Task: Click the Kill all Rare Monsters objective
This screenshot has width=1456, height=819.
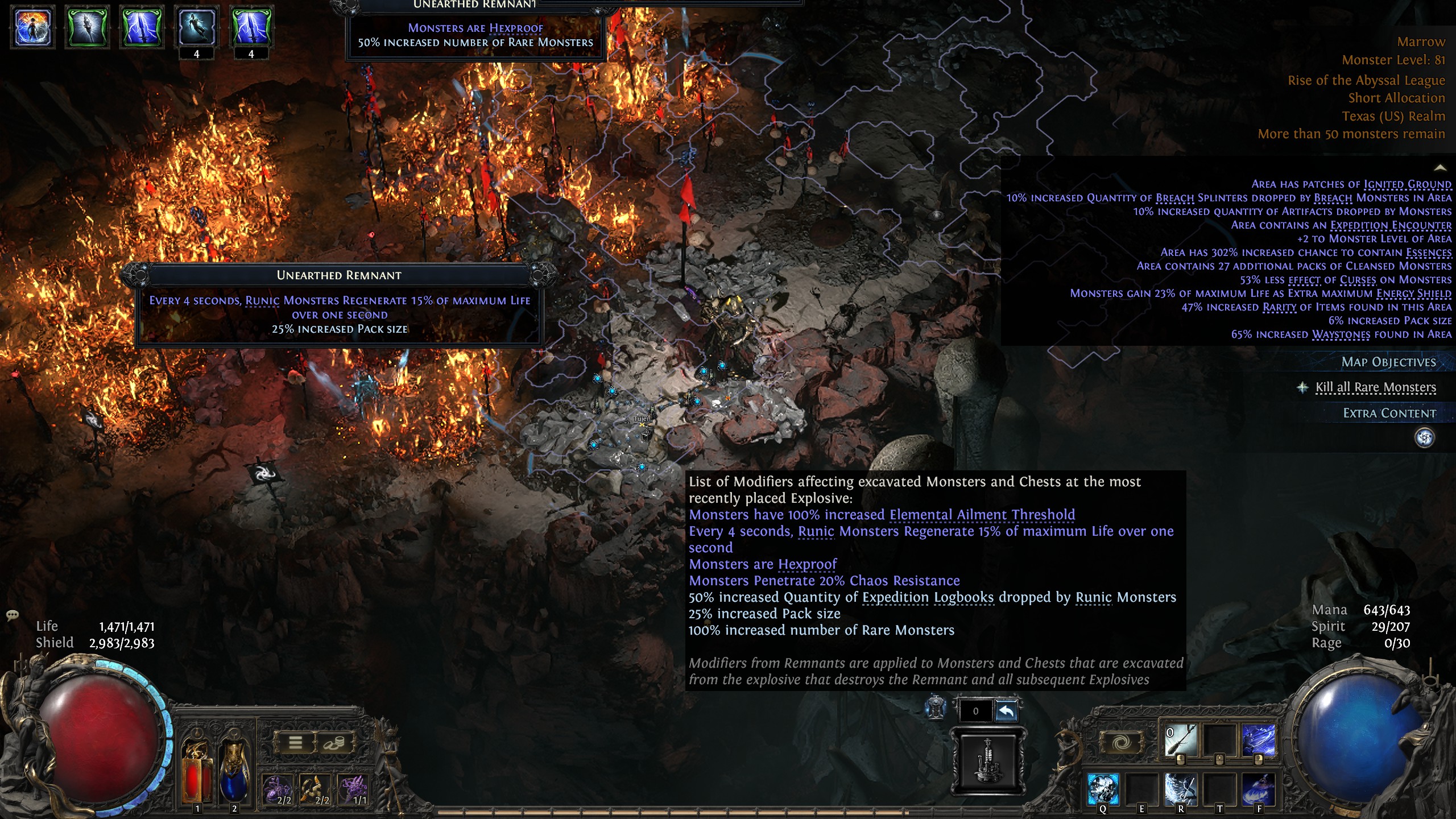Action: [x=1375, y=387]
